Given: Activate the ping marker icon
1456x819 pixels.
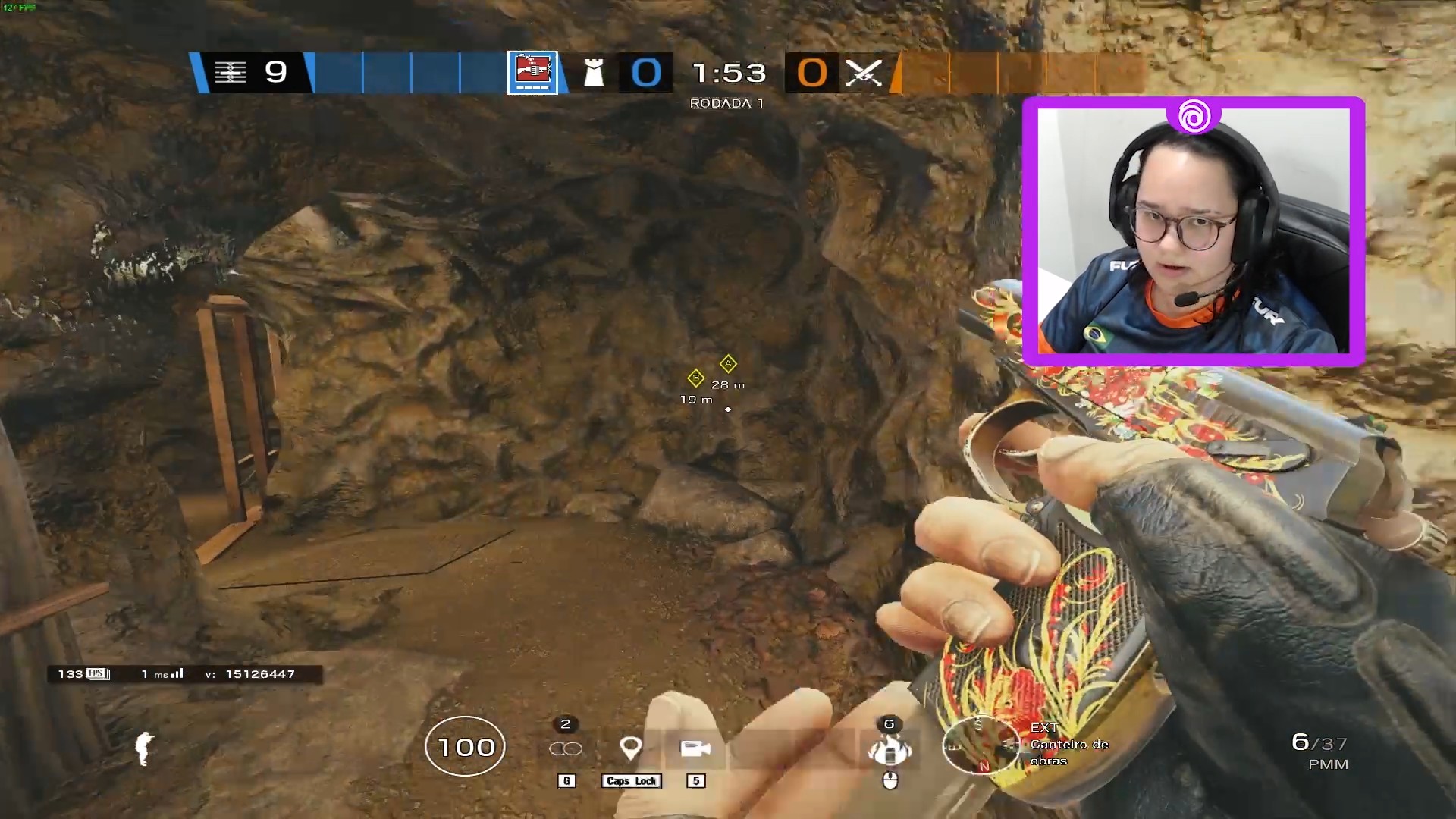Looking at the screenshot, I should click(x=631, y=748).
